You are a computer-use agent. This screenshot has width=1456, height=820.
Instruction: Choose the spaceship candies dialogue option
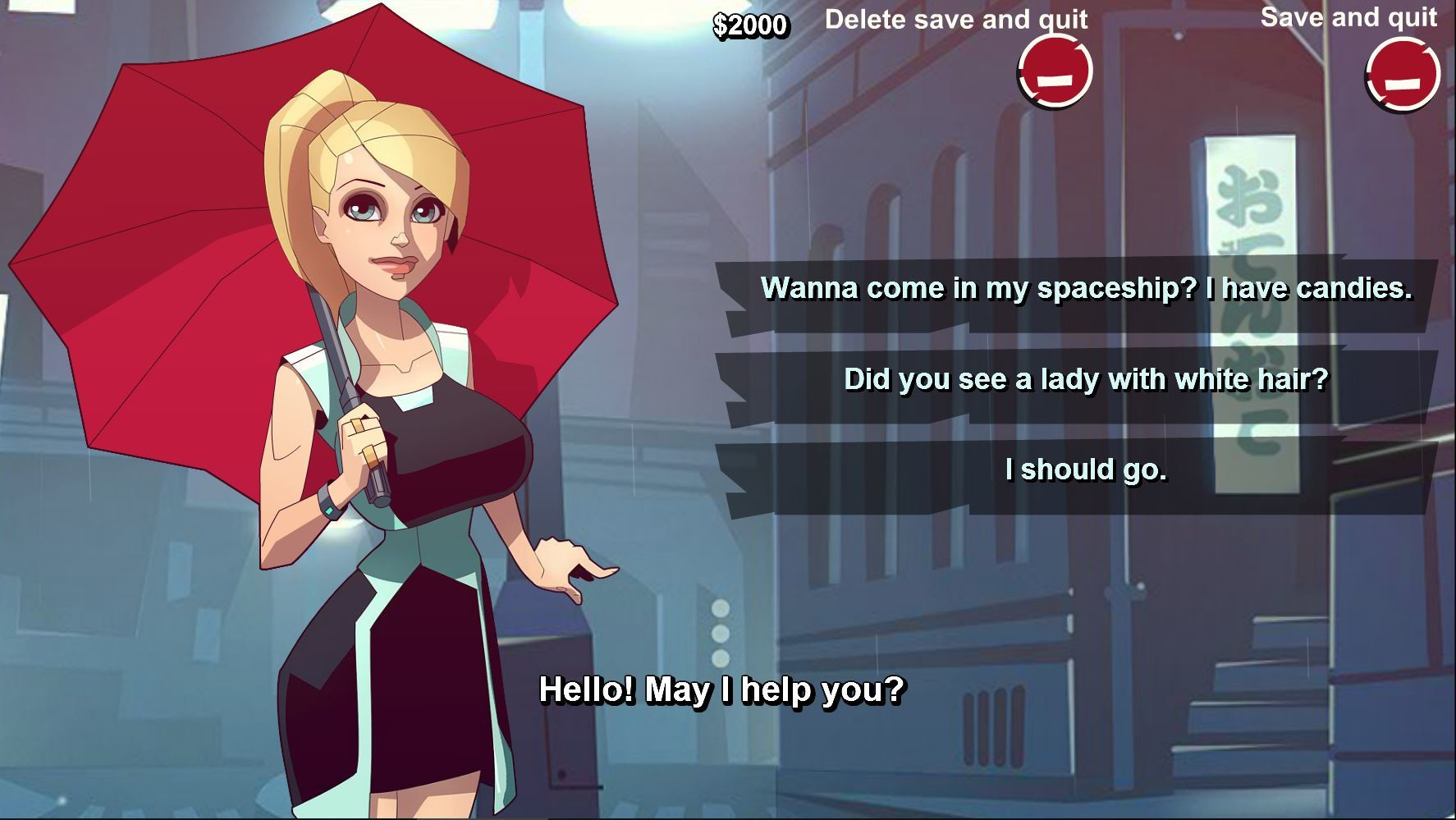[x=1086, y=288]
